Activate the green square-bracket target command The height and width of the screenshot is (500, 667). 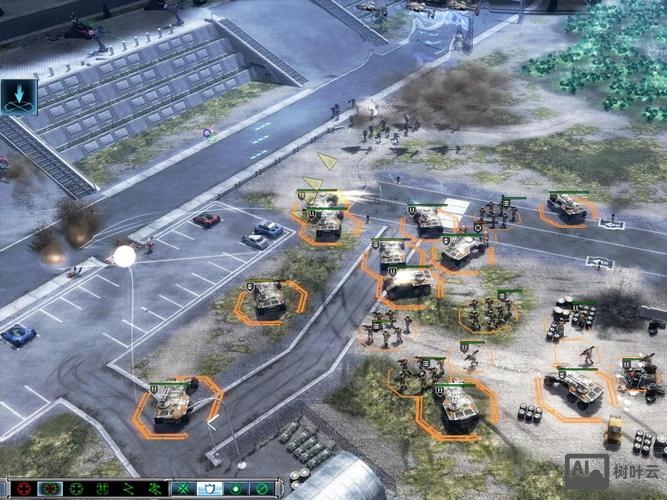click(101, 489)
